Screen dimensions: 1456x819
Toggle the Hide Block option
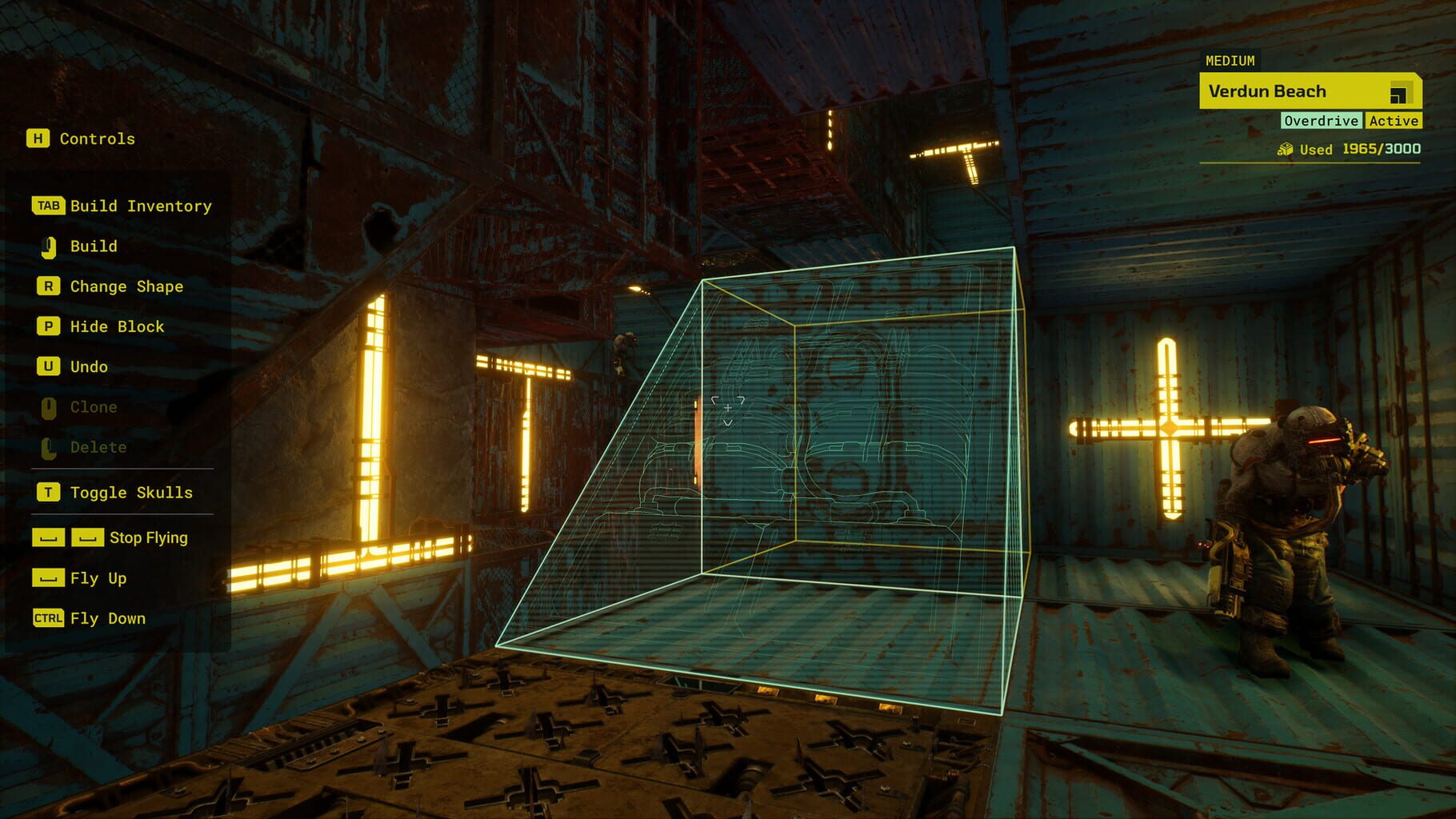point(116,326)
